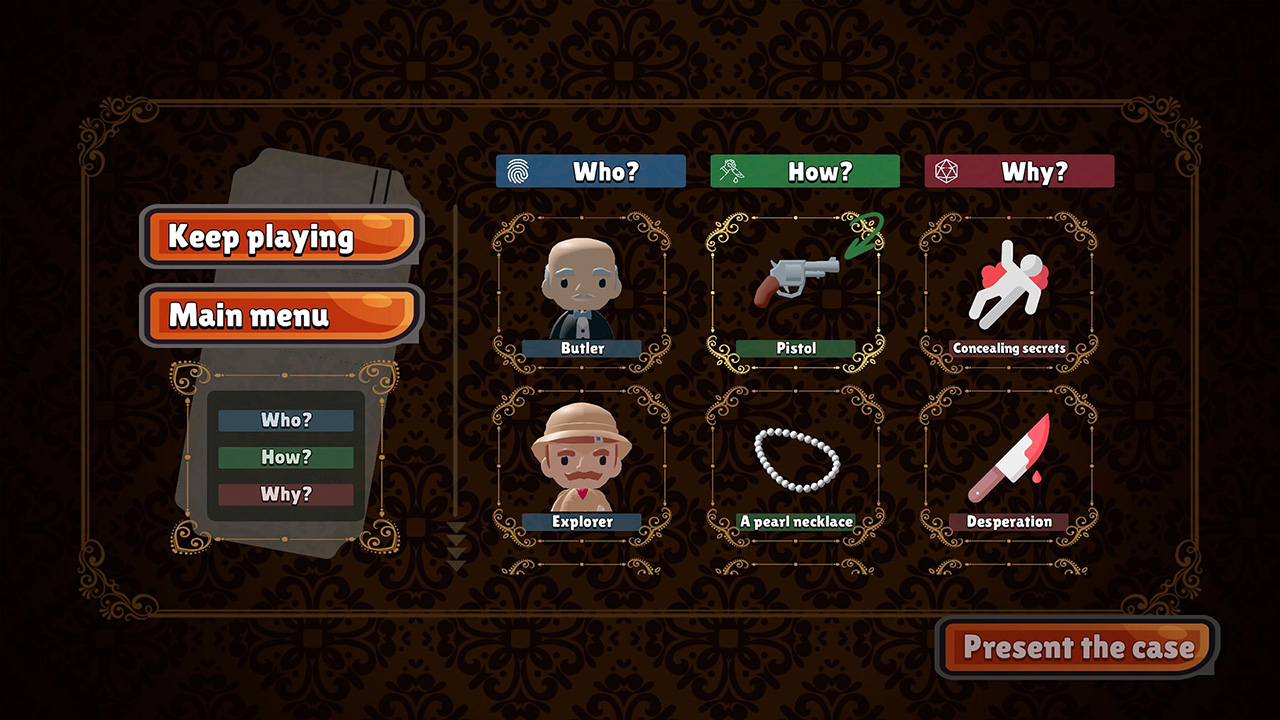Click the Why? label on the notepad
This screenshot has height=720, width=1280.
(x=286, y=494)
